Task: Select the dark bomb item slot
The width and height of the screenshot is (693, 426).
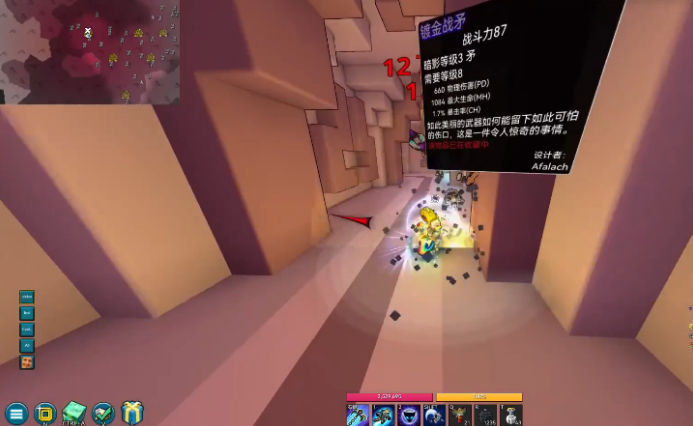Action: (x=486, y=415)
